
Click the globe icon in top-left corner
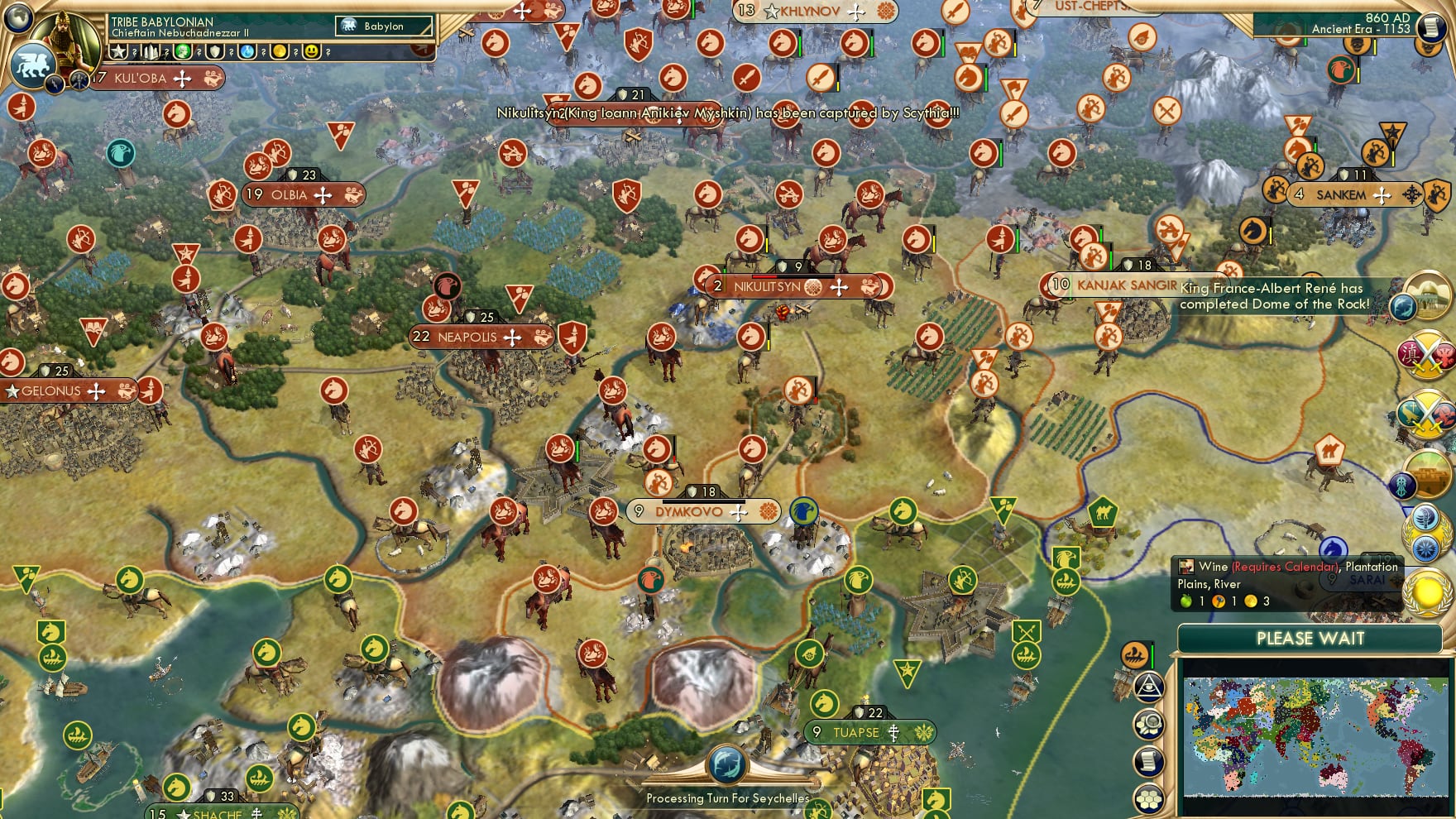(18, 17)
